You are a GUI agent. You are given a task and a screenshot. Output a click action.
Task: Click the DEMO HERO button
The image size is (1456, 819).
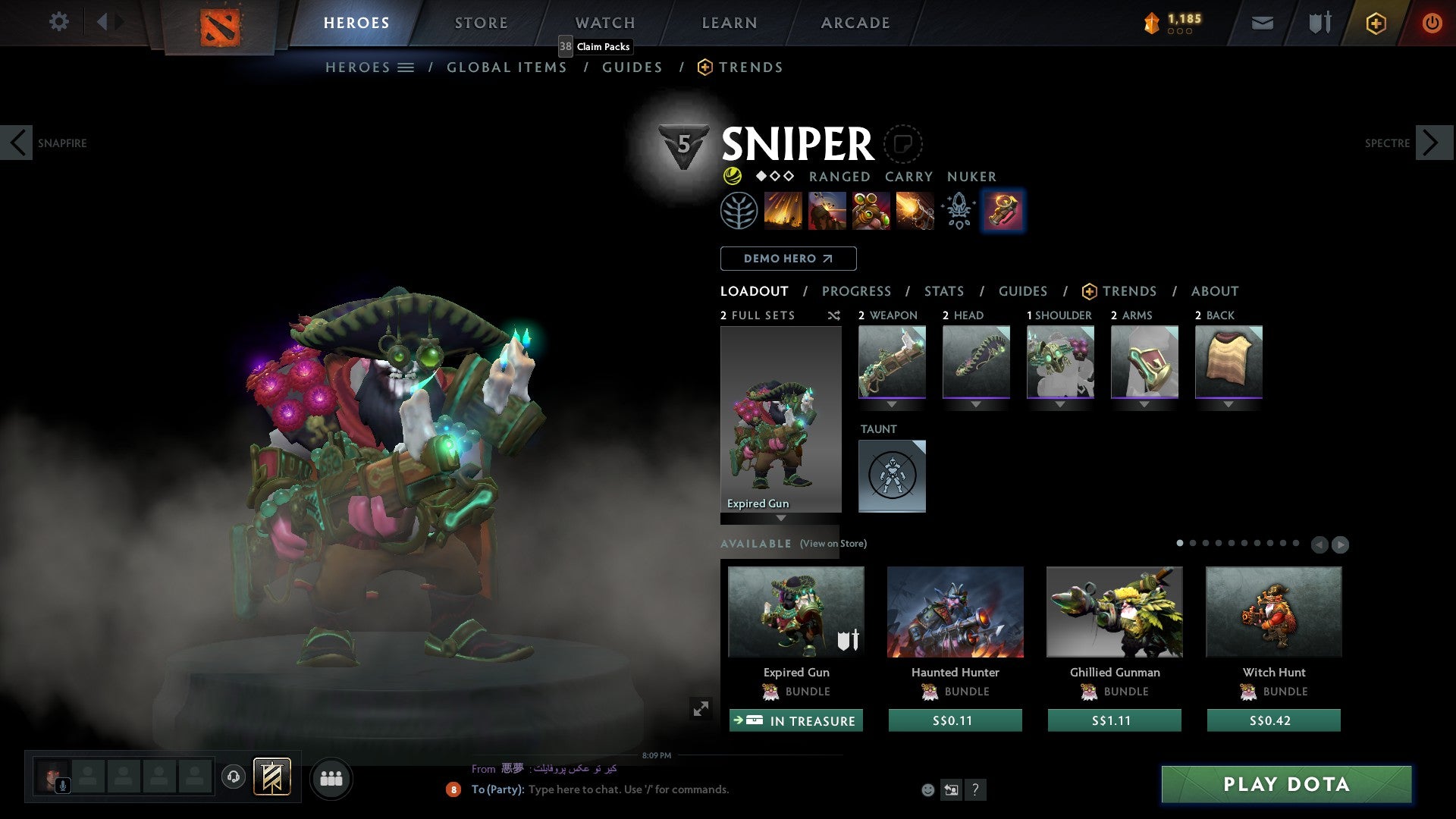click(788, 259)
